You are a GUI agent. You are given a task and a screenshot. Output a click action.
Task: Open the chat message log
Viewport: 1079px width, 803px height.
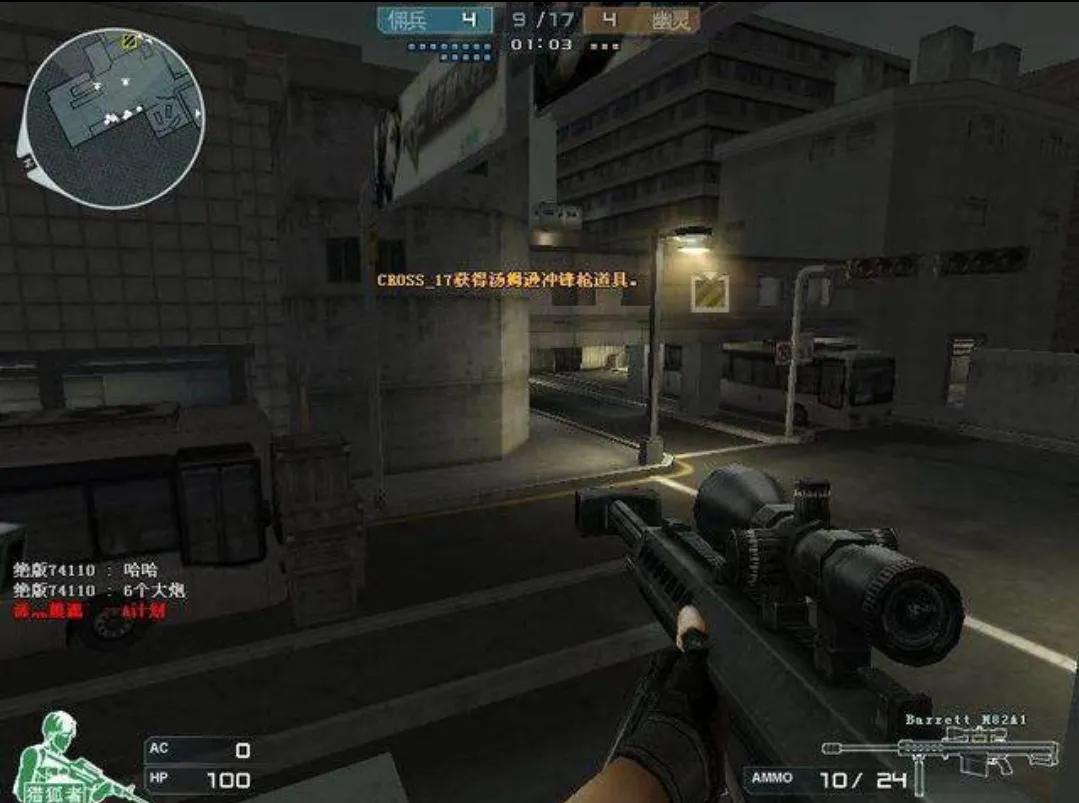pyautogui.click(x=99, y=590)
